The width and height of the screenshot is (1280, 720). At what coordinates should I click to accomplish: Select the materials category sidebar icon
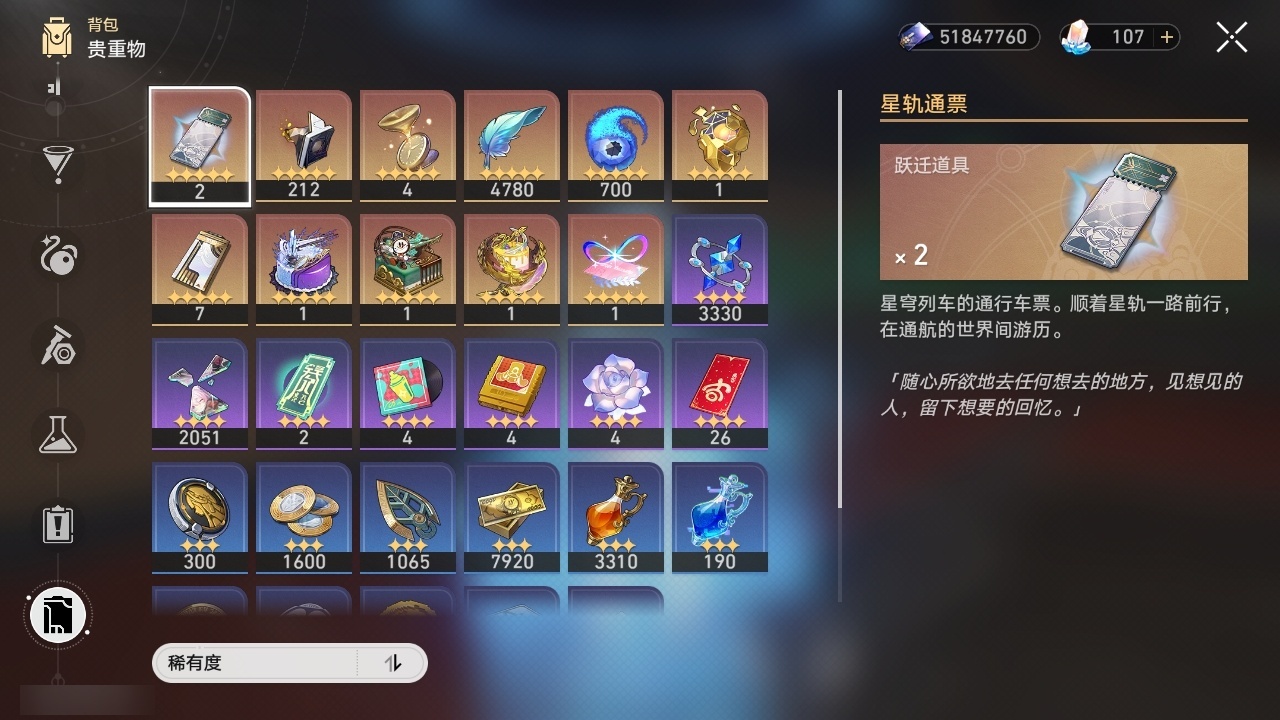pyautogui.click(x=57, y=347)
